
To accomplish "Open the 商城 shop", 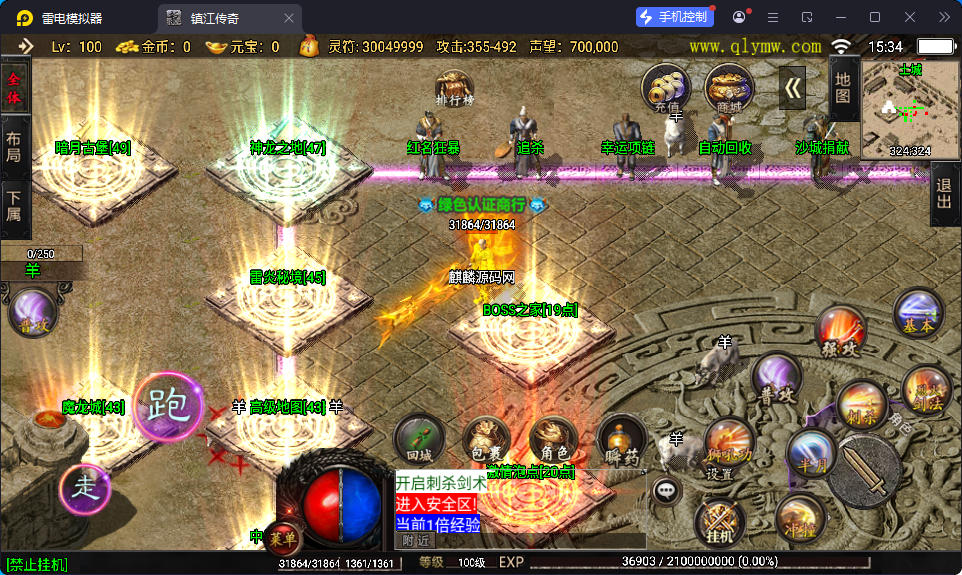I will [x=728, y=88].
